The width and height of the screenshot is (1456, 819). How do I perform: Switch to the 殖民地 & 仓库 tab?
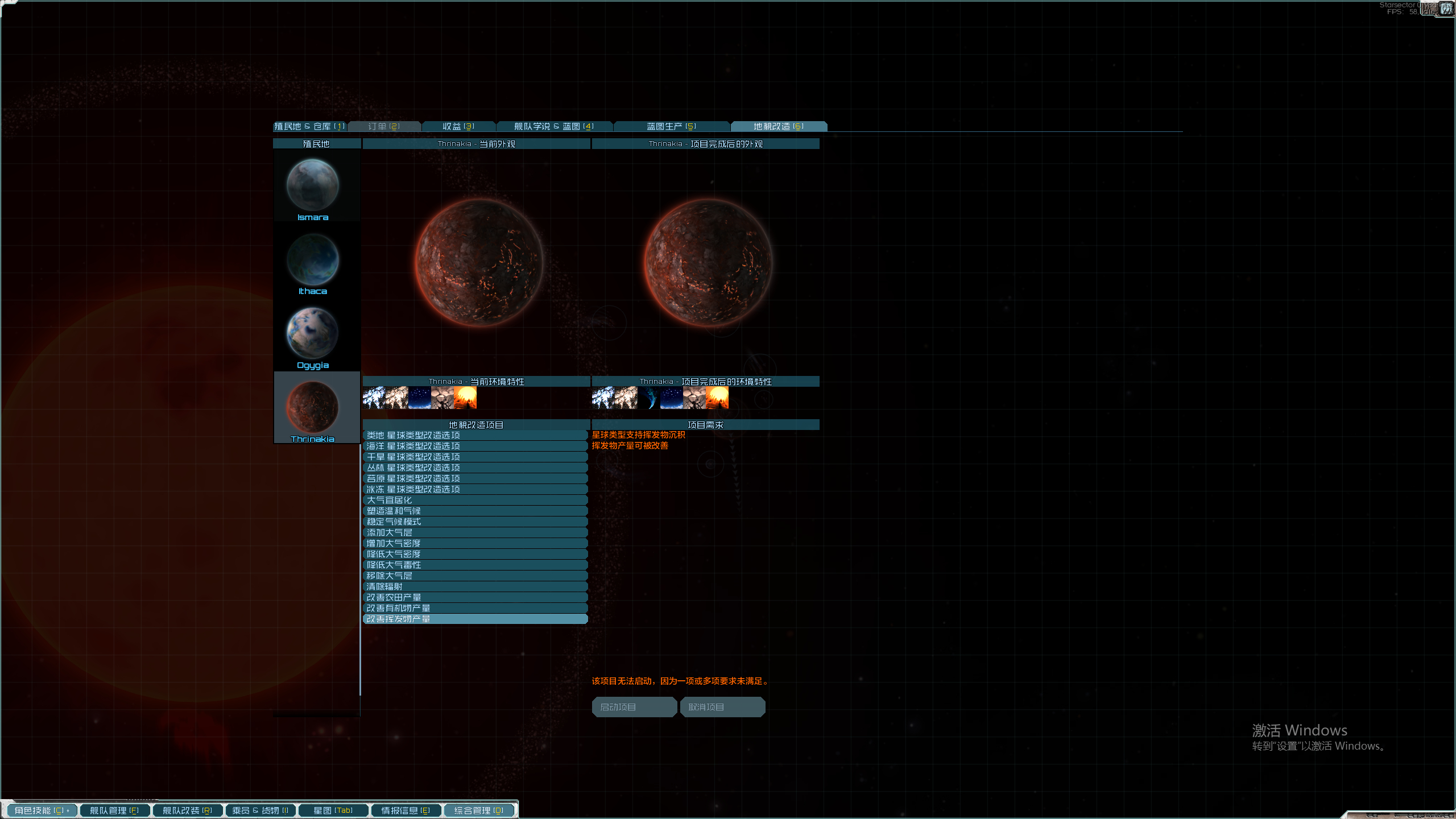[x=309, y=126]
